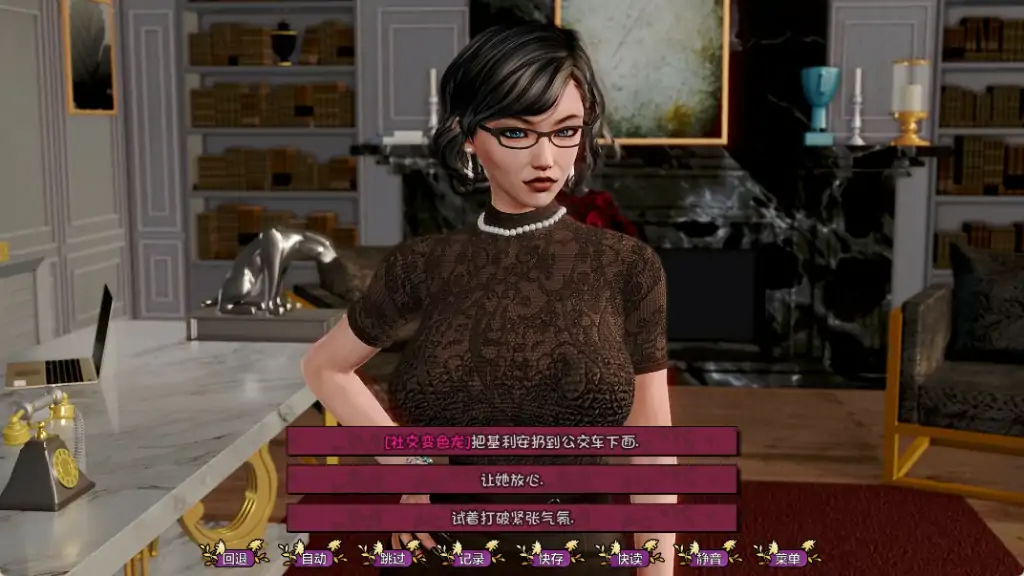Open the 菜单 game menu
The height and width of the screenshot is (576, 1024).
(x=788, y=558)
